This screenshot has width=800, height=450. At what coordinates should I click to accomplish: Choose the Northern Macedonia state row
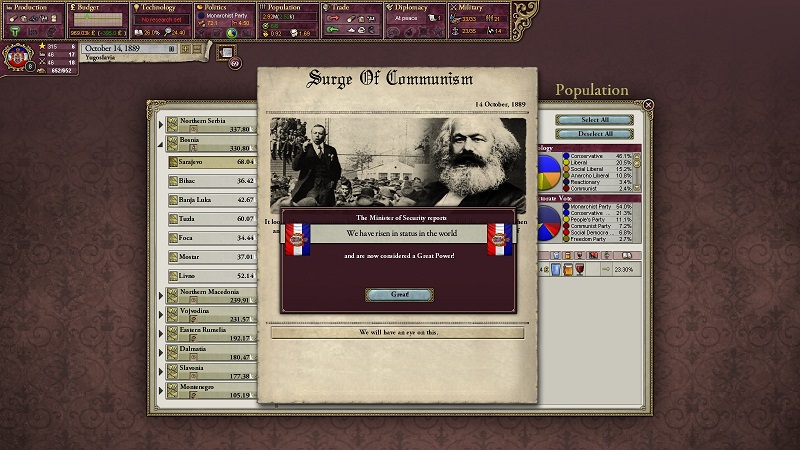[x=212, y=295]
